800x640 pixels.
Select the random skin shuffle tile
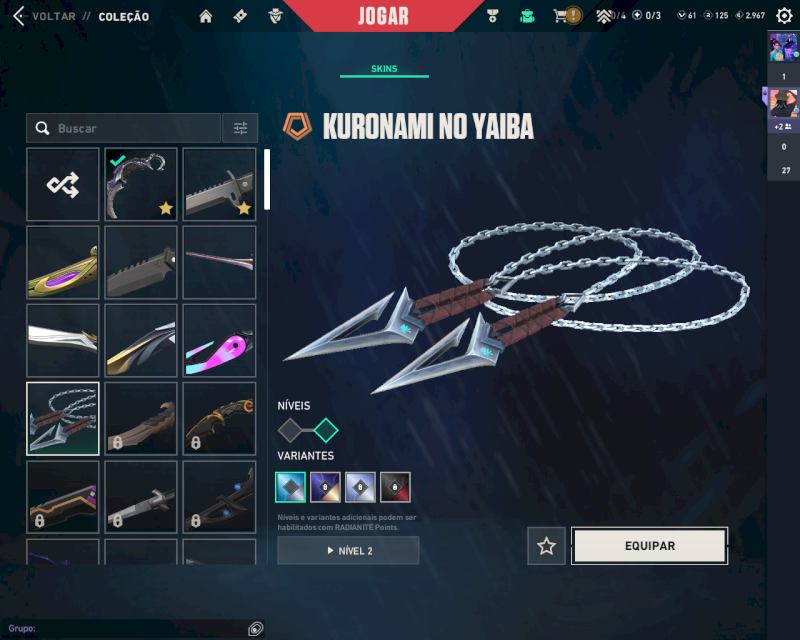click(63, 184)
